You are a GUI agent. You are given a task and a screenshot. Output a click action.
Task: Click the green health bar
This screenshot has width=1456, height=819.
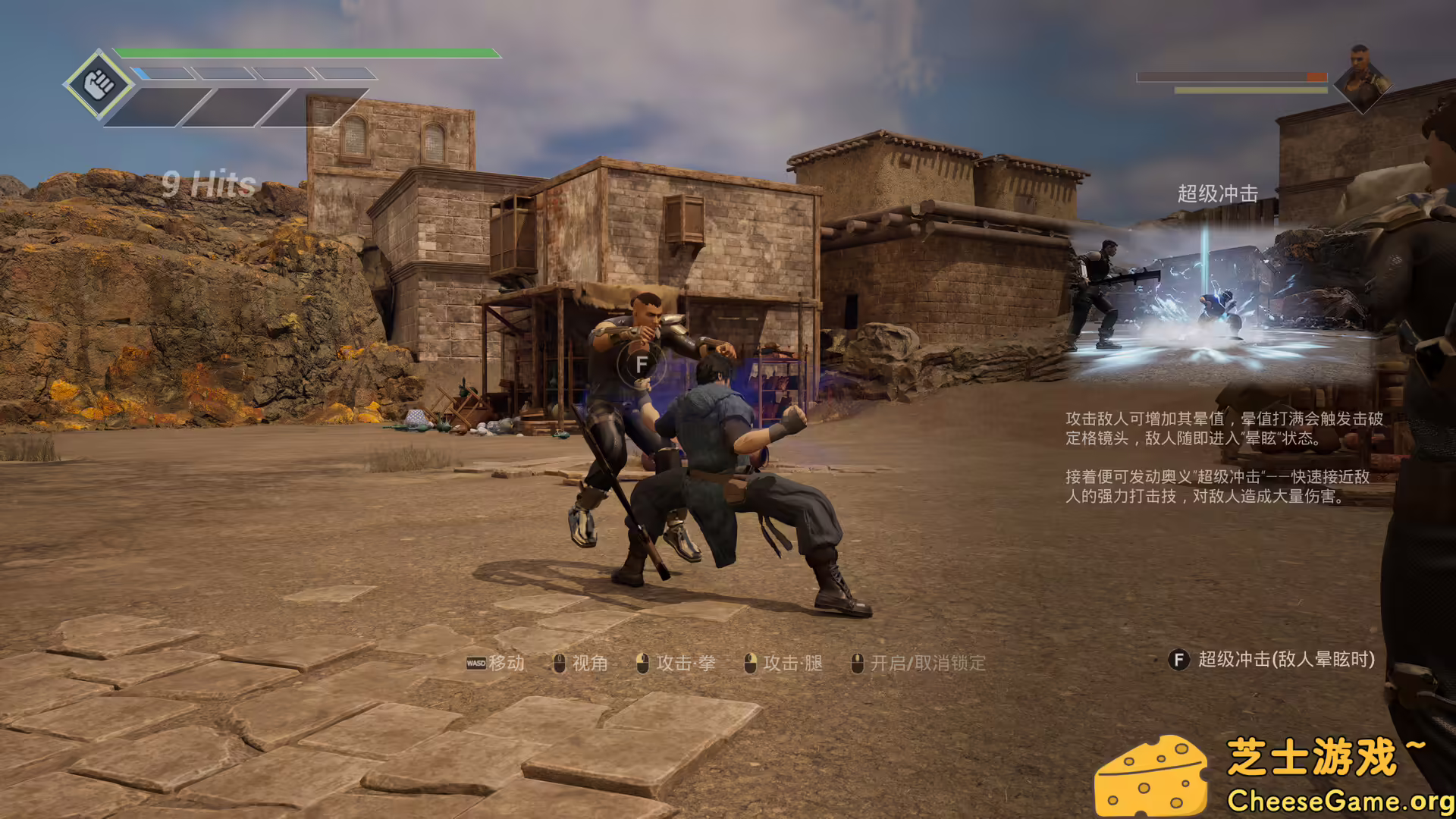pos(303,53)
